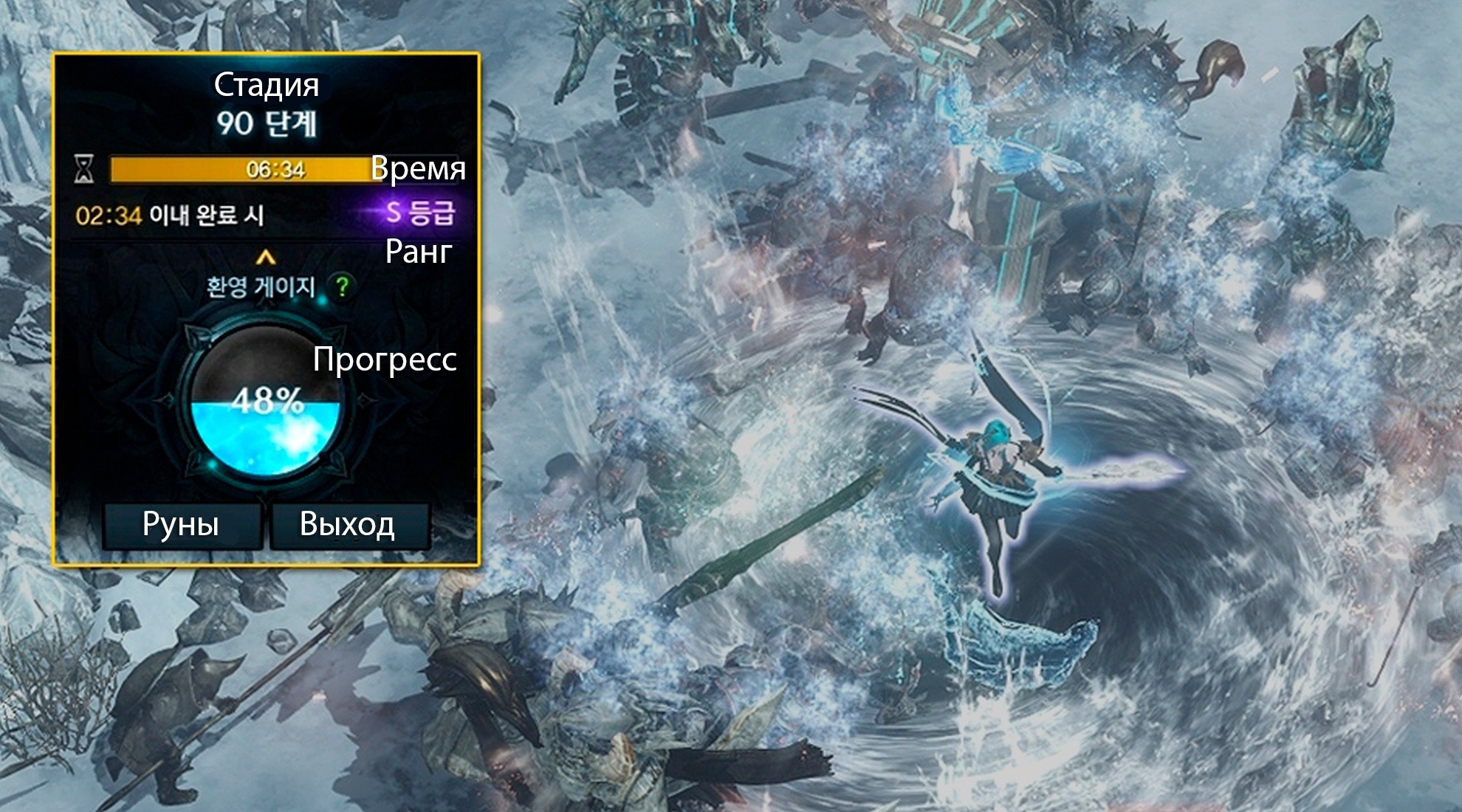Open the Руны (Runes) button

182,525
